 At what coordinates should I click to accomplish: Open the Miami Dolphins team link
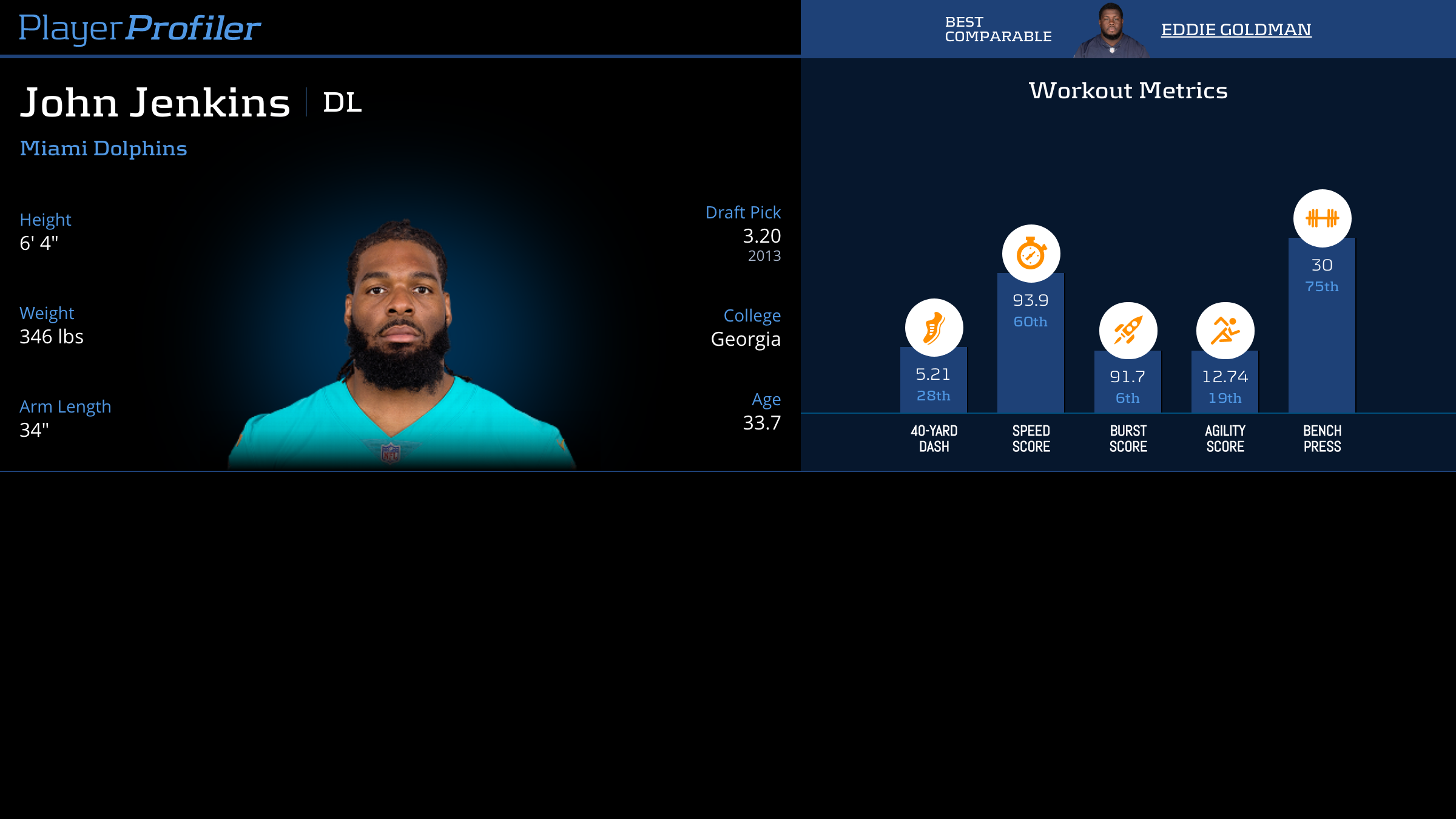click(x=103, y=149)
